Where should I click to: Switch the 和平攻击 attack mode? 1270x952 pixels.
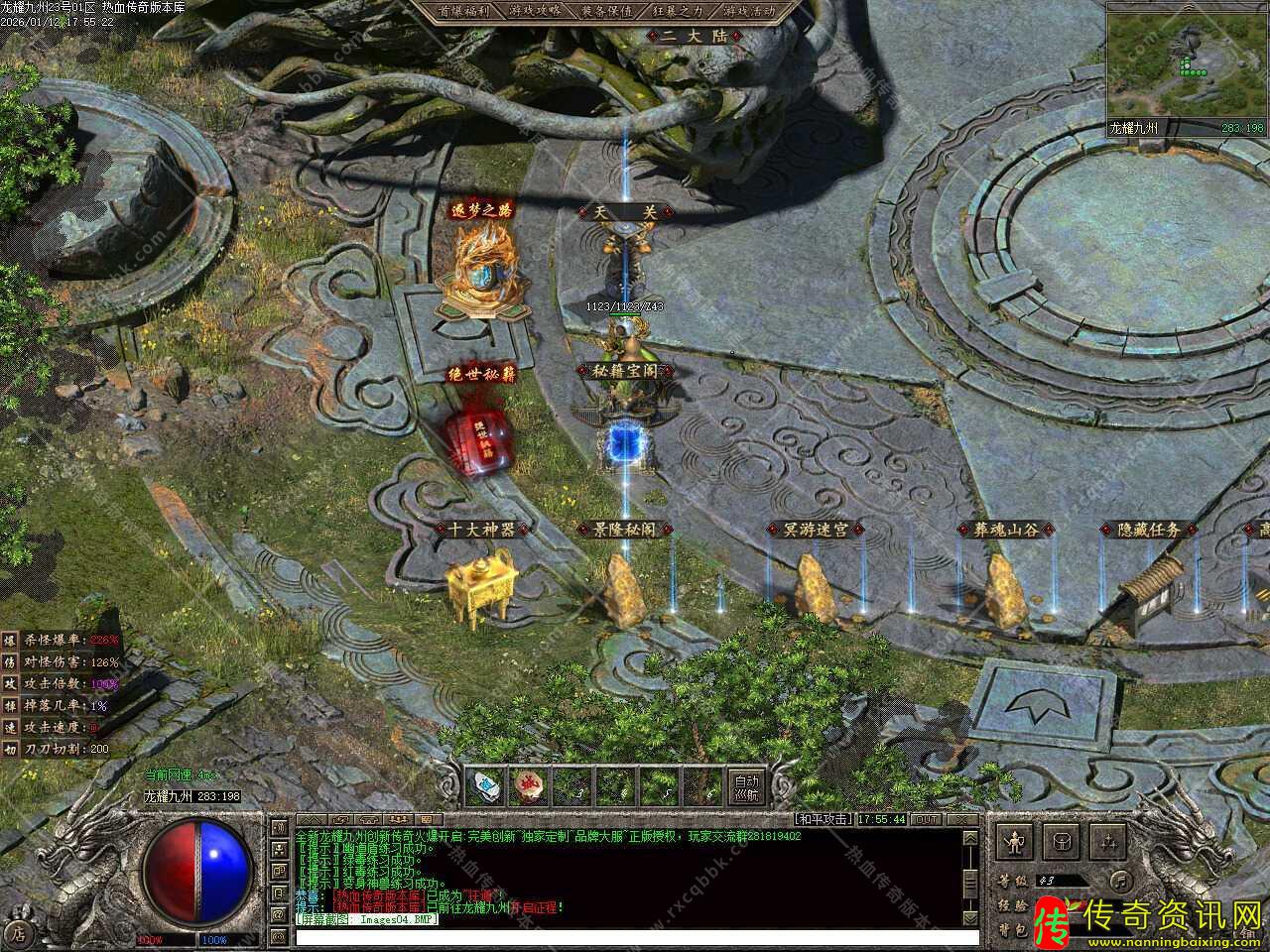823,819
